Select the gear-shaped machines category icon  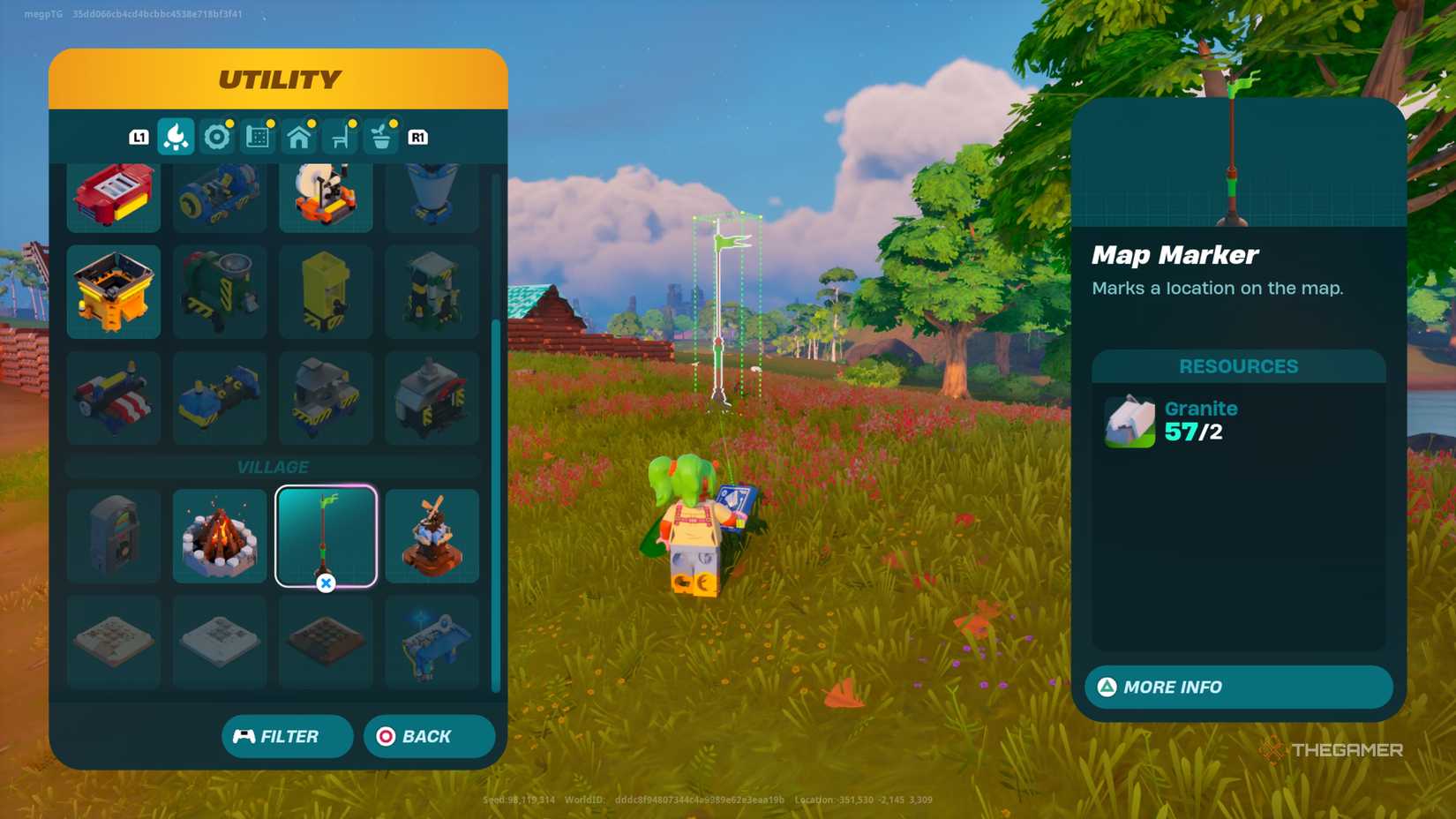[217, 137]
